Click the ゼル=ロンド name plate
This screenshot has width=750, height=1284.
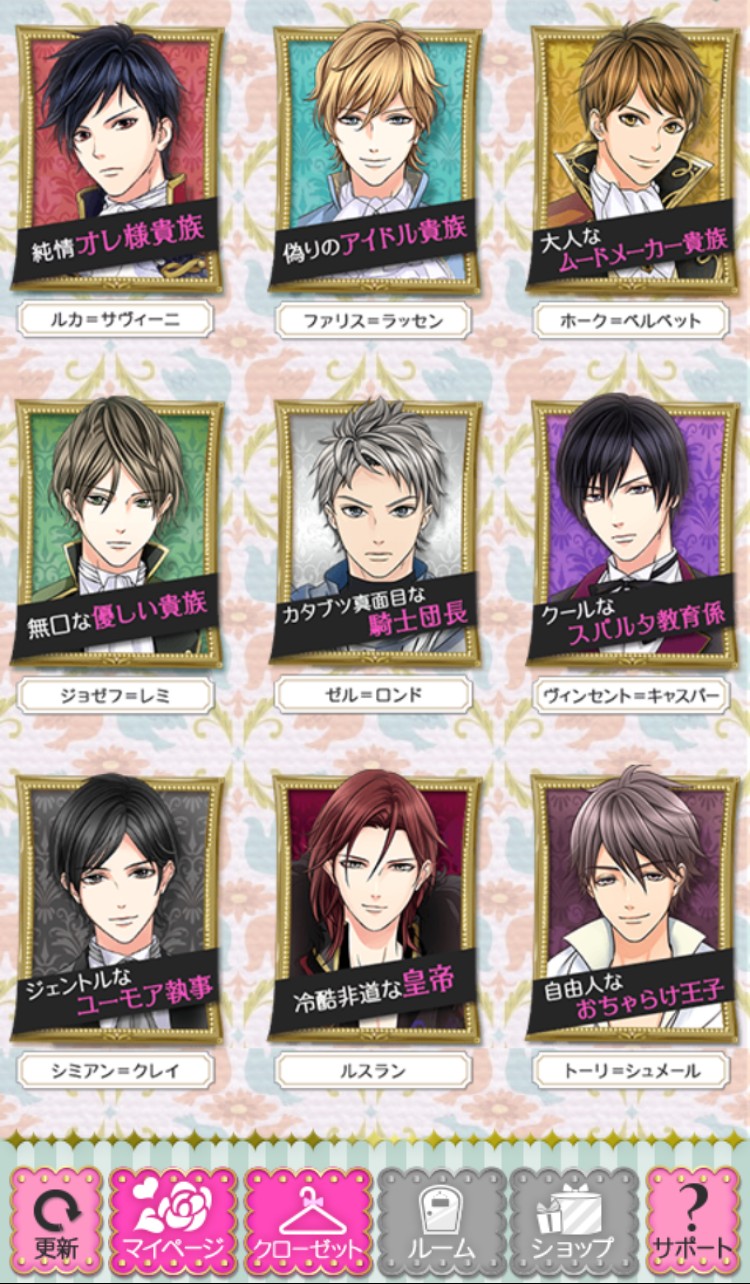(x=374, y=695)
